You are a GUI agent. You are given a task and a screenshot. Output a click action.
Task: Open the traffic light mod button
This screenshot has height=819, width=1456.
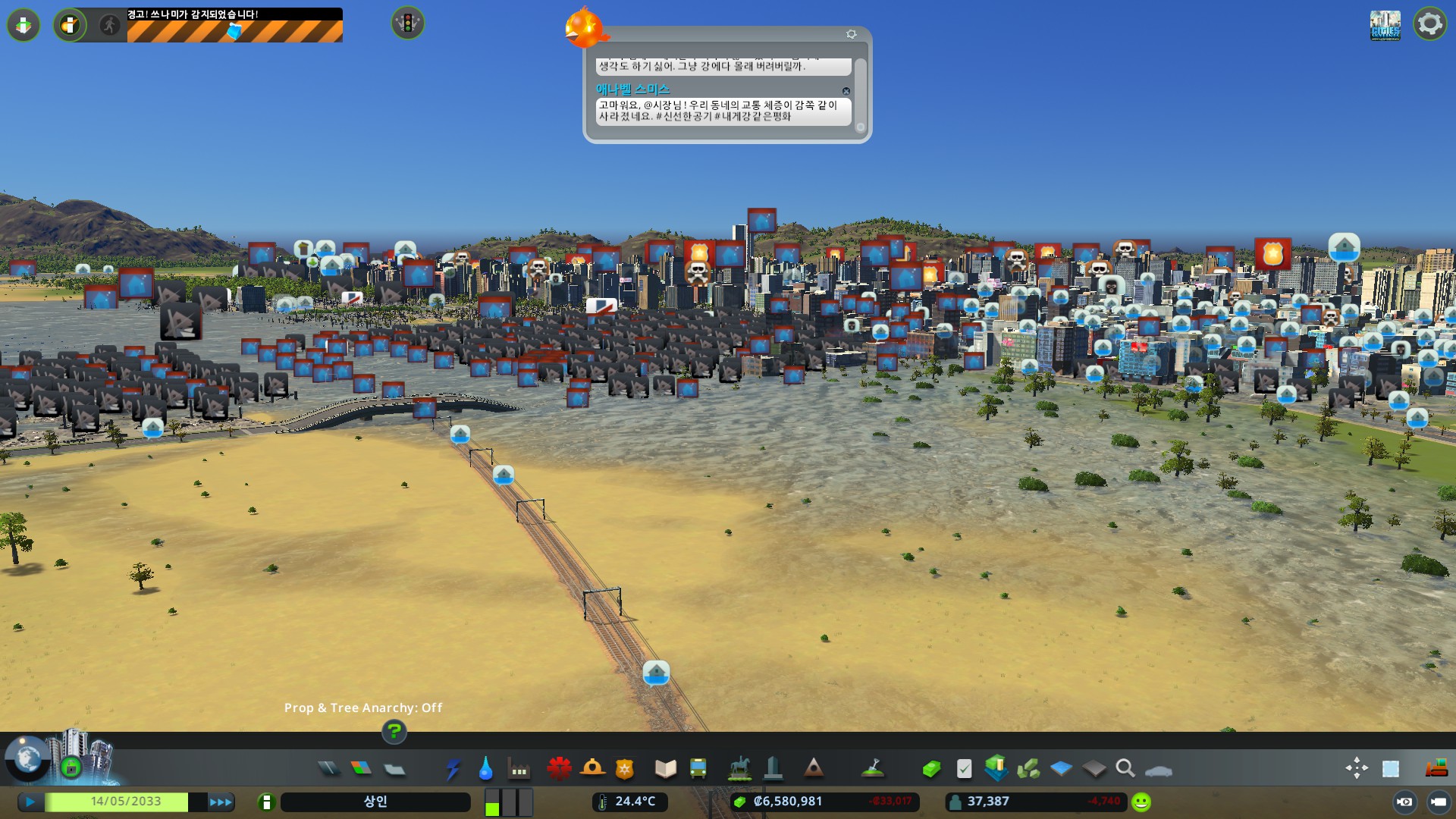[x=408, y=24]
